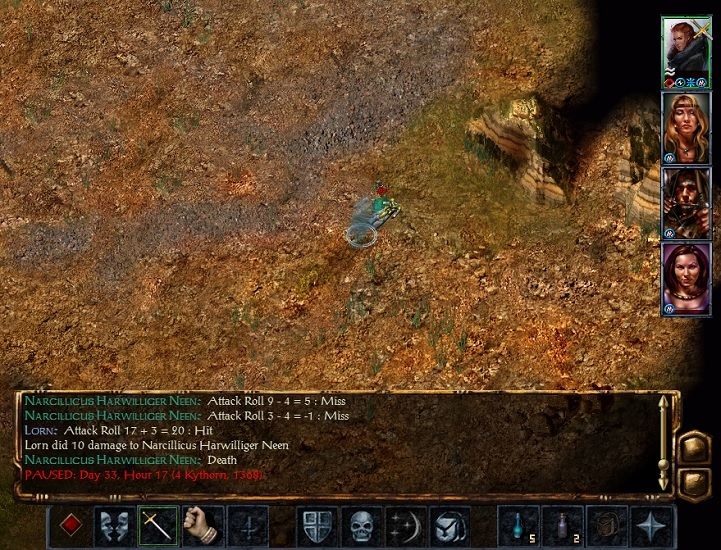Use the hooded figure stealth icon
Viewport: 721px width, 550px height.
point(449,524)
